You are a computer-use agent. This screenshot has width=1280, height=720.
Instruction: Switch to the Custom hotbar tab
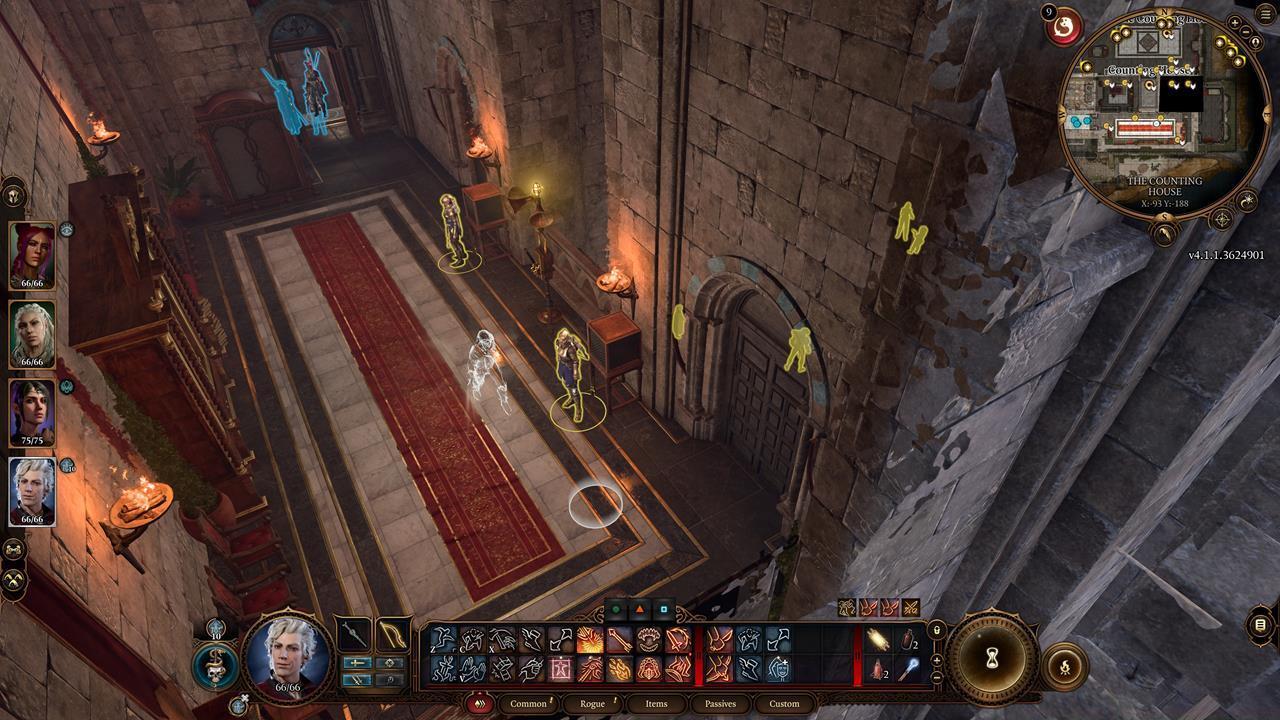(x=784, y=704)
